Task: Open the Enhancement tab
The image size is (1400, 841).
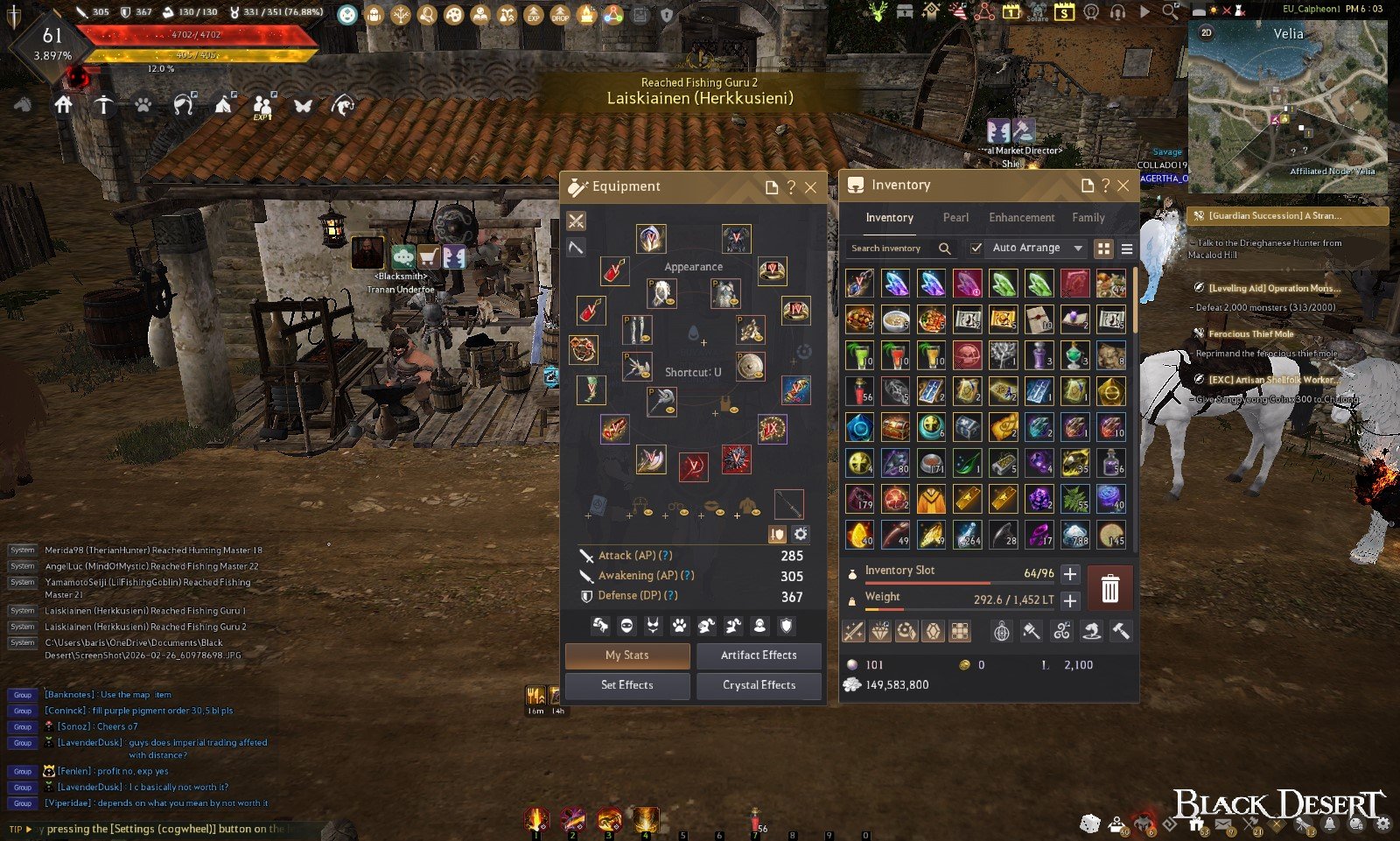Action: pos(1021,218)
